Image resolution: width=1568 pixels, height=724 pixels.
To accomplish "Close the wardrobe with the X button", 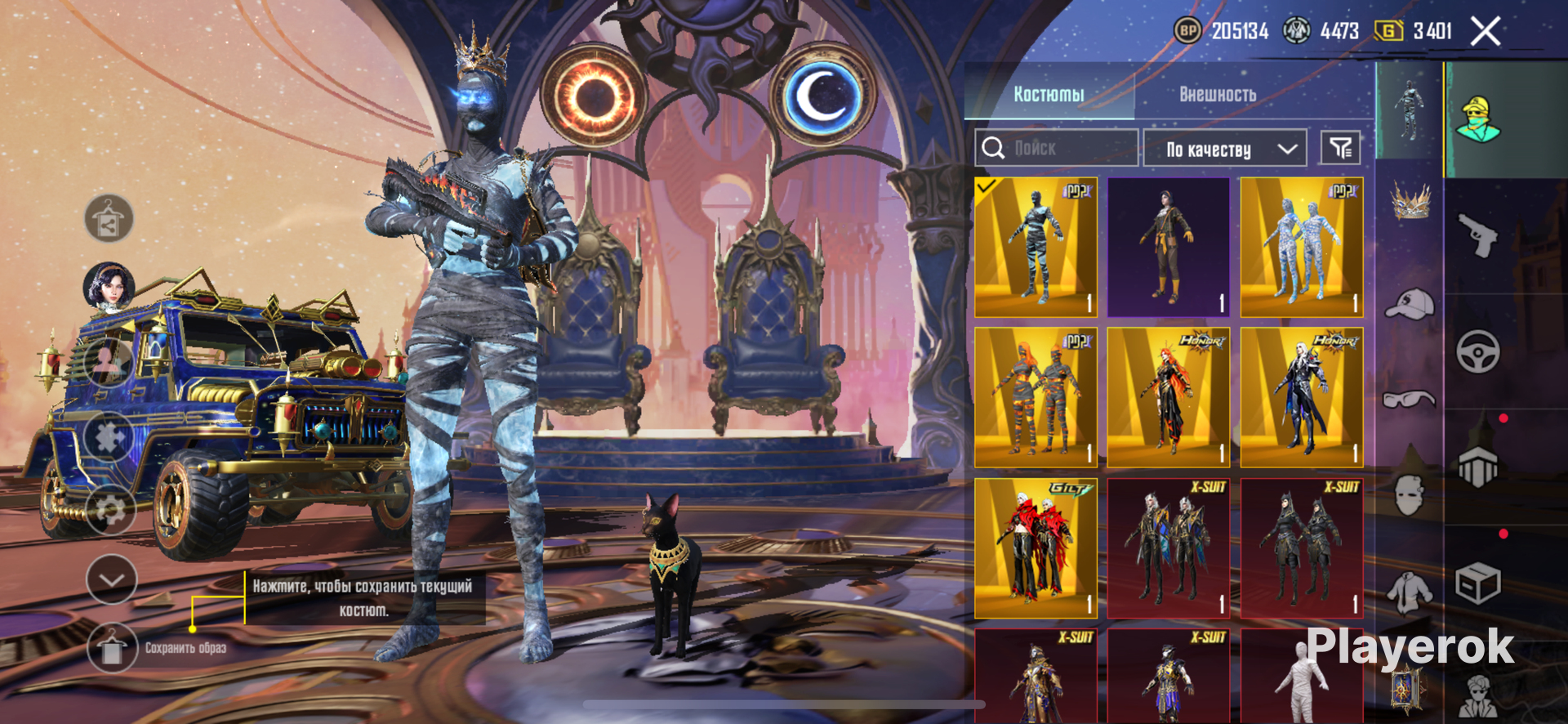I will [x=1486, y=32].
